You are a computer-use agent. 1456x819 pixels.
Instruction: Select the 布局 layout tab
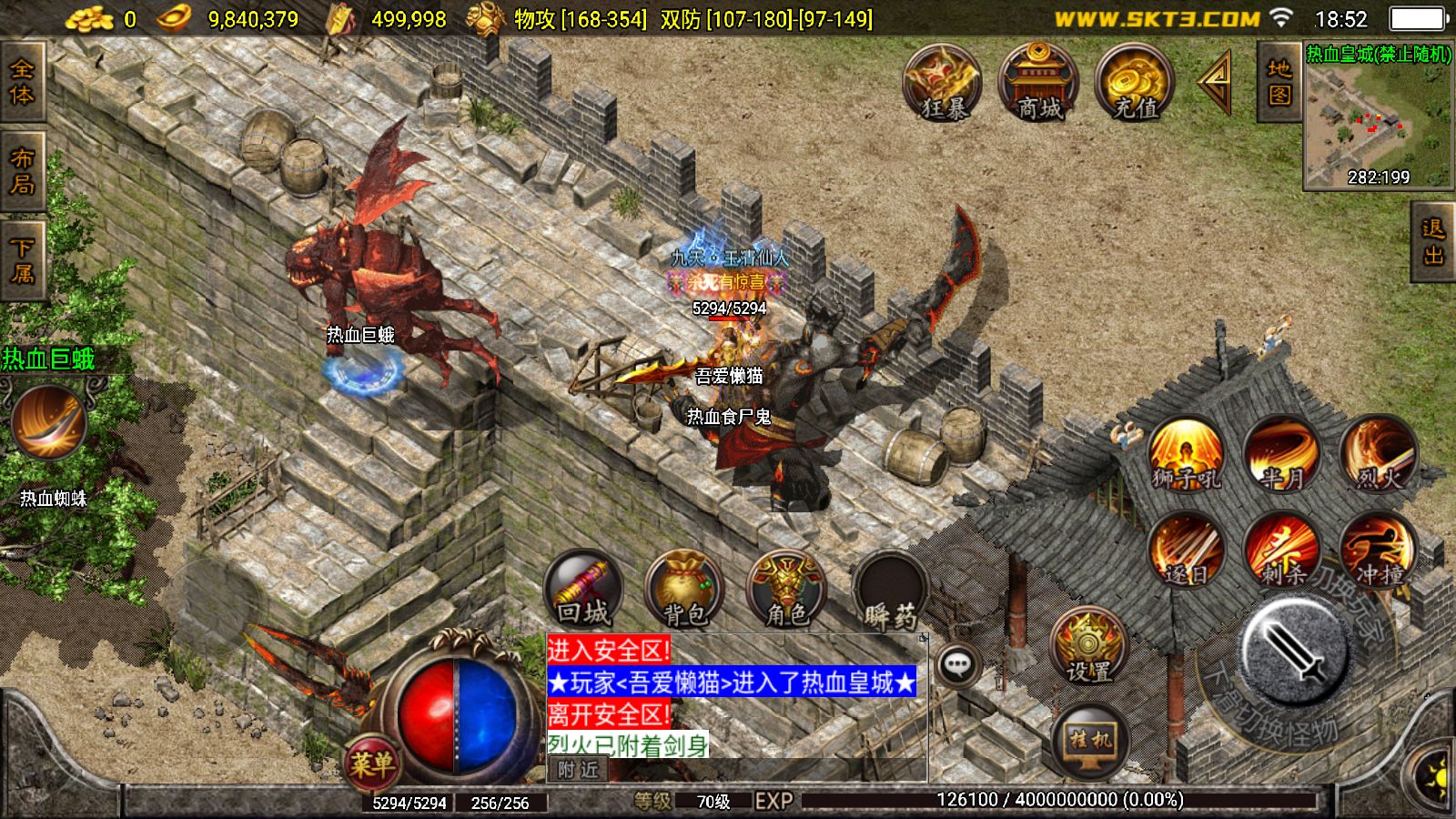[x=22, y=171]
